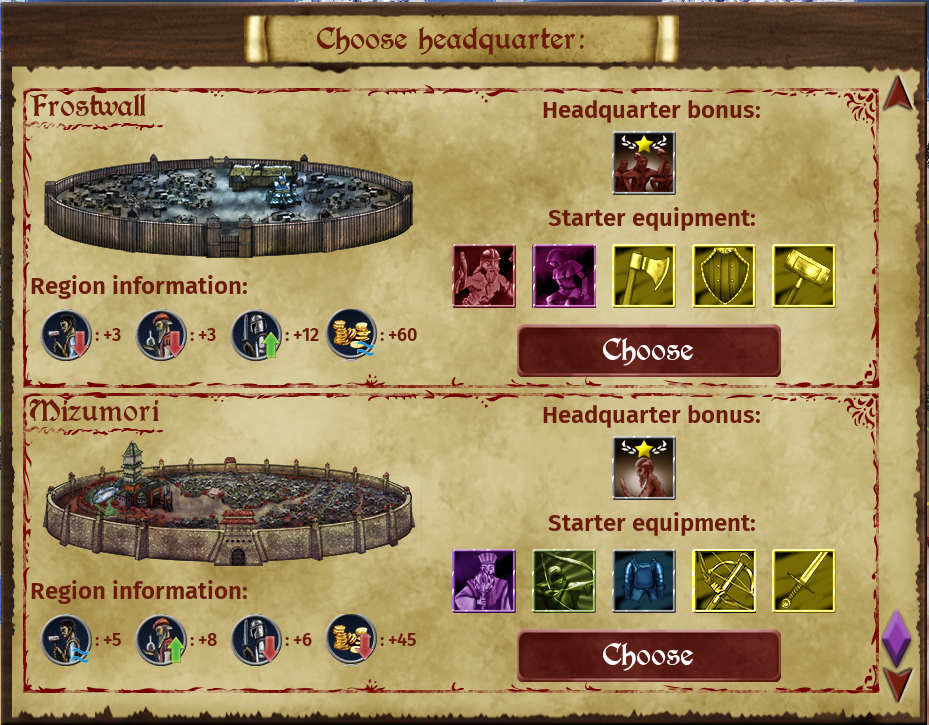Screen dimensions: 929x725
Task: Select the yellow crossbow starter equipment
Action: [724, 581]
